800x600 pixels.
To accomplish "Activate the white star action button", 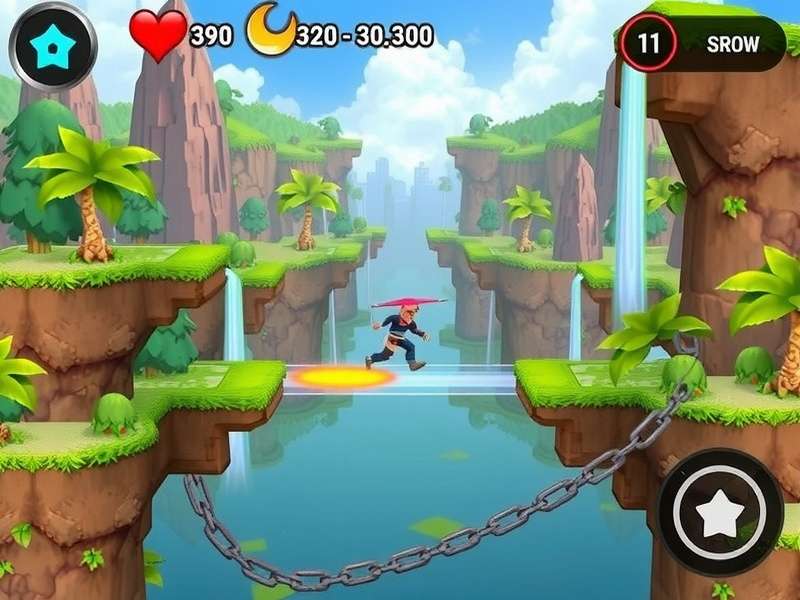I will (x=721, y=512).
